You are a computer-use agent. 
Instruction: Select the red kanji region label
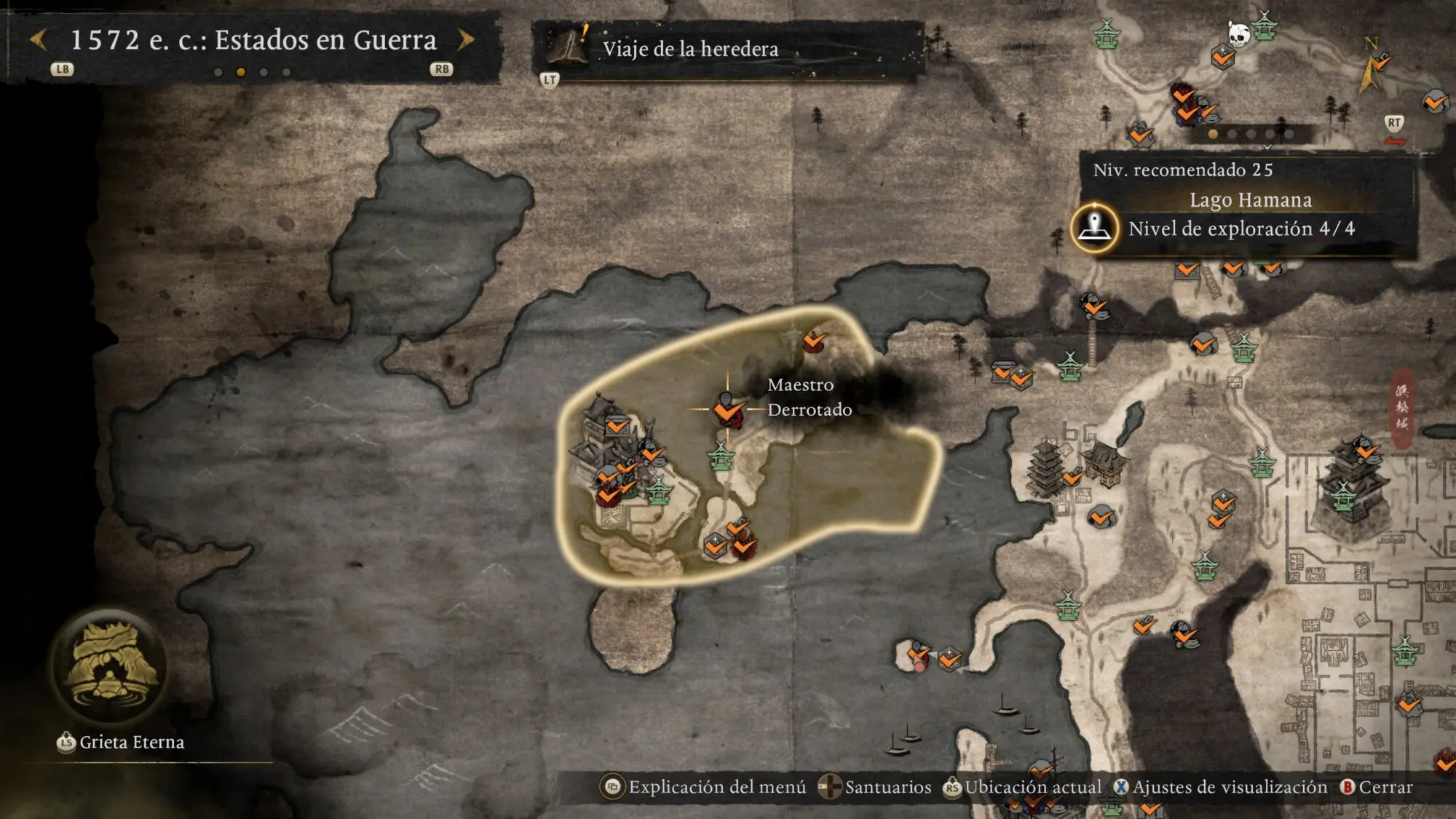(x=1402, y=406)
